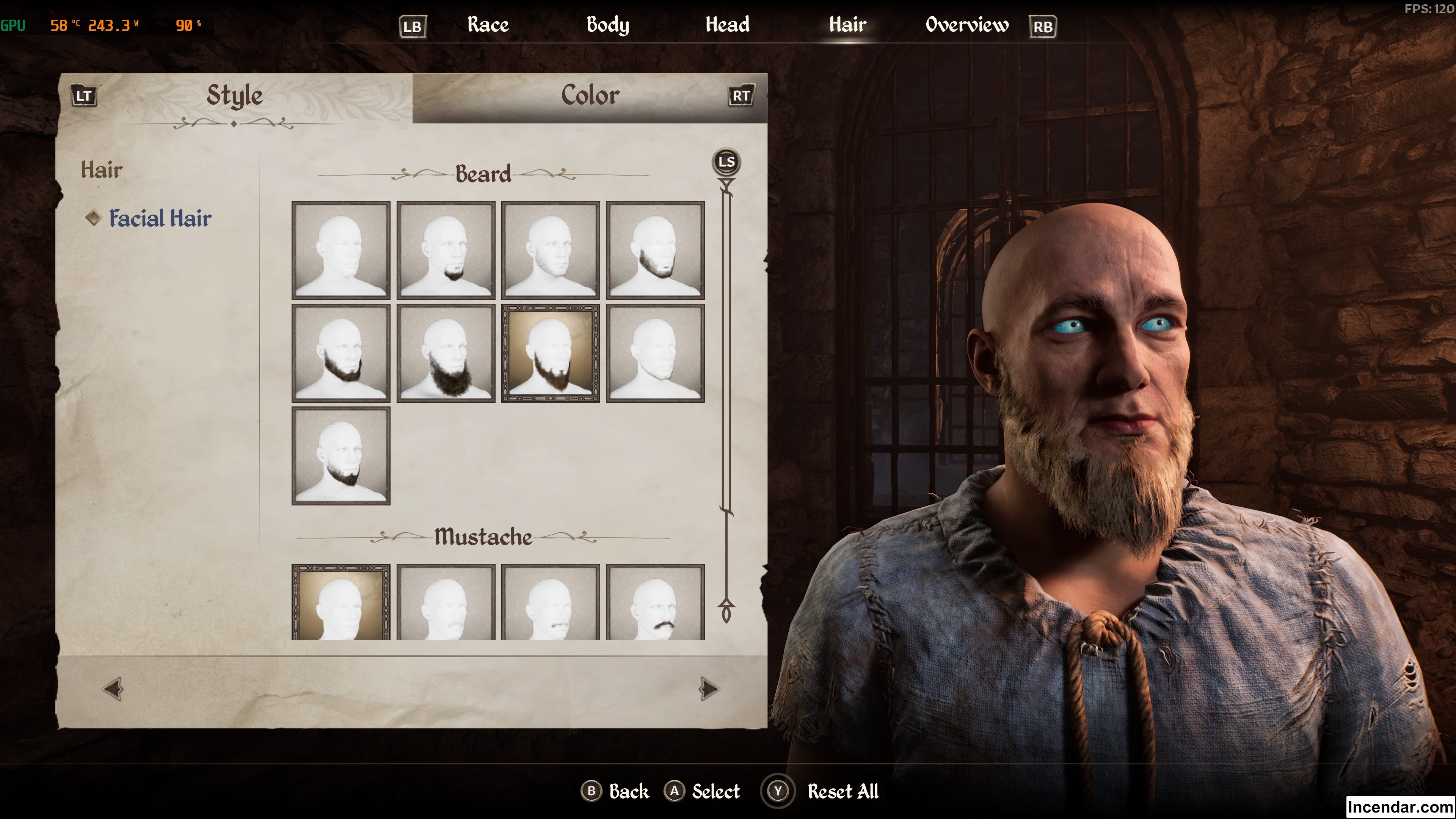Screen dimensions: 1456x819
Task: Show the Overview tab
Action: pos(966,25)
